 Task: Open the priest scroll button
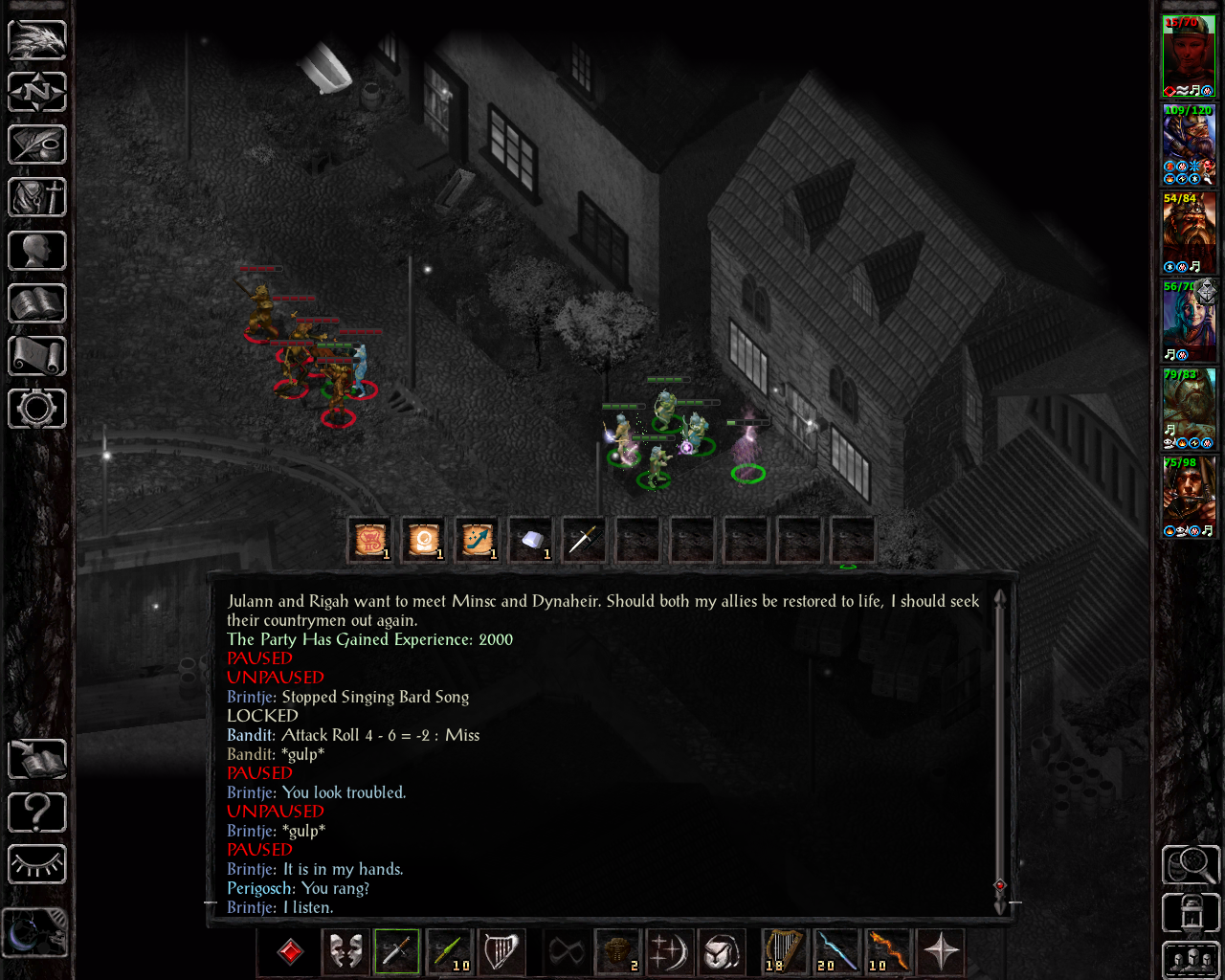point(37,356)
